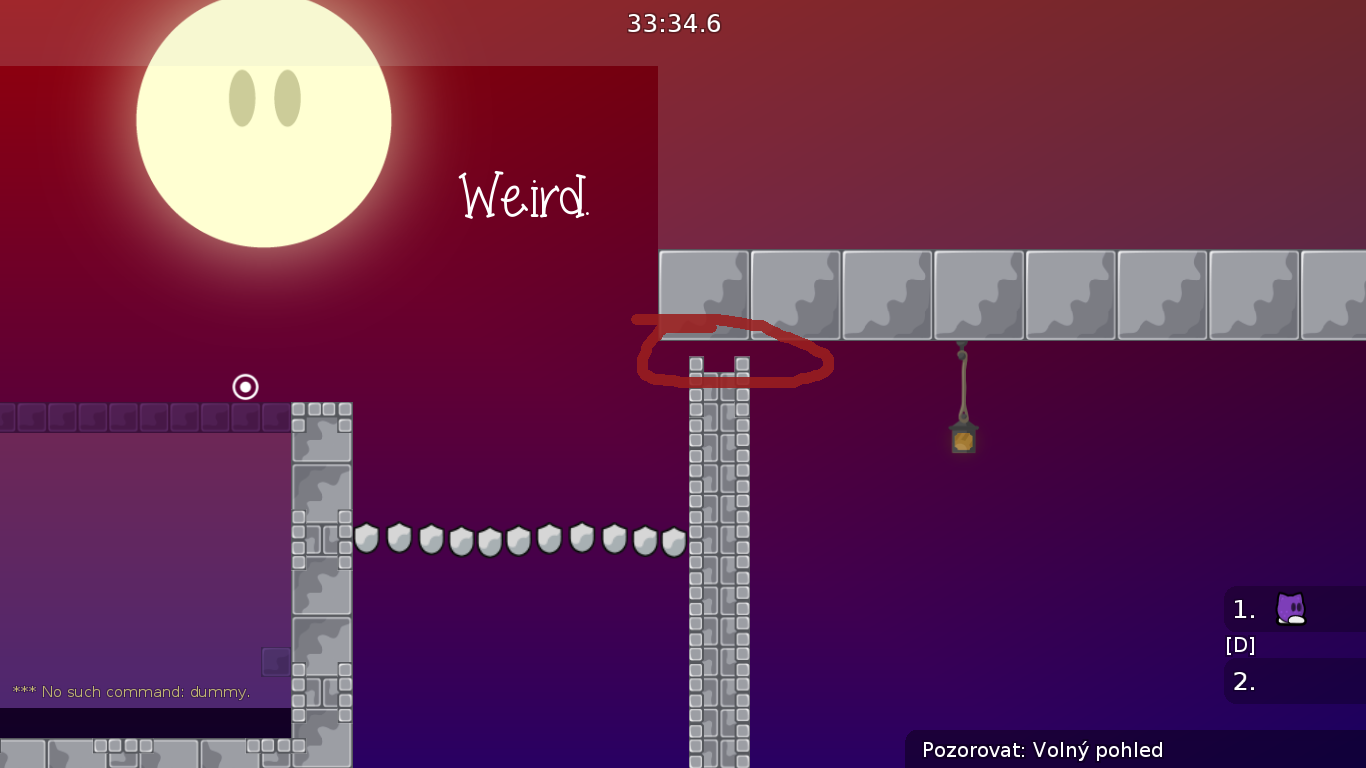Click the spawn point target marker
Viewport: 1366px width, 768px height.
coord(245,387)
